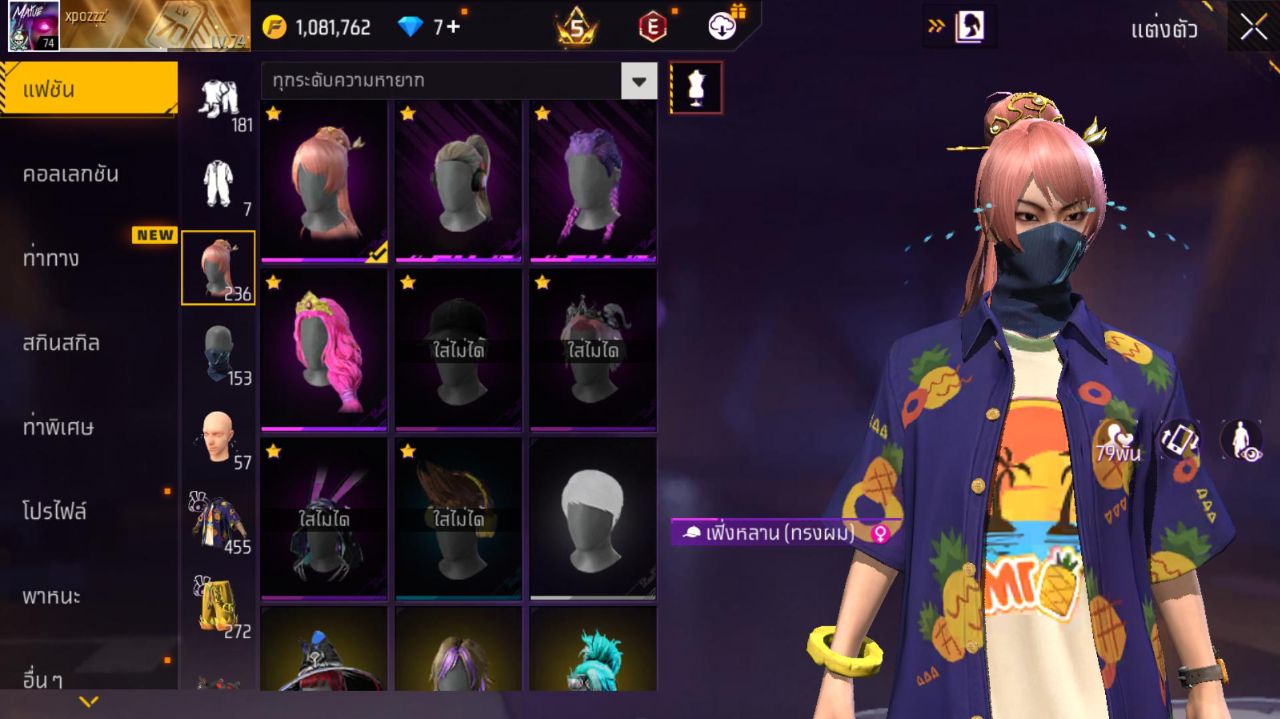Pick the pink wavy hair with tiara

pos(323,349)
